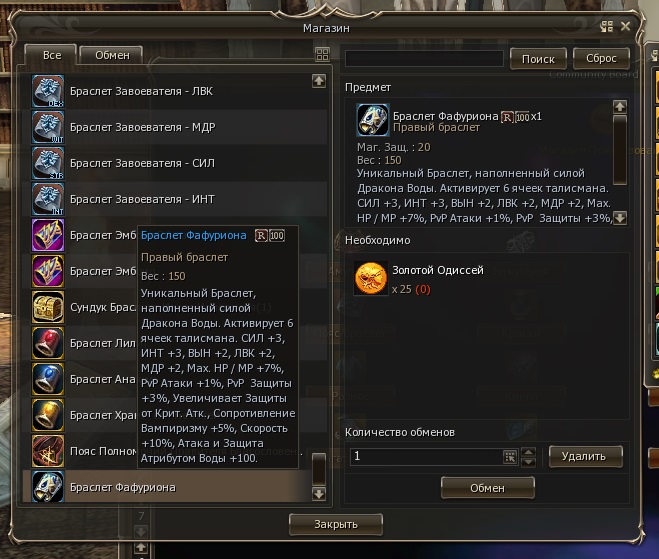659x559 pixels.
Task: Focus the shop search text field
Action: (424, 59)
